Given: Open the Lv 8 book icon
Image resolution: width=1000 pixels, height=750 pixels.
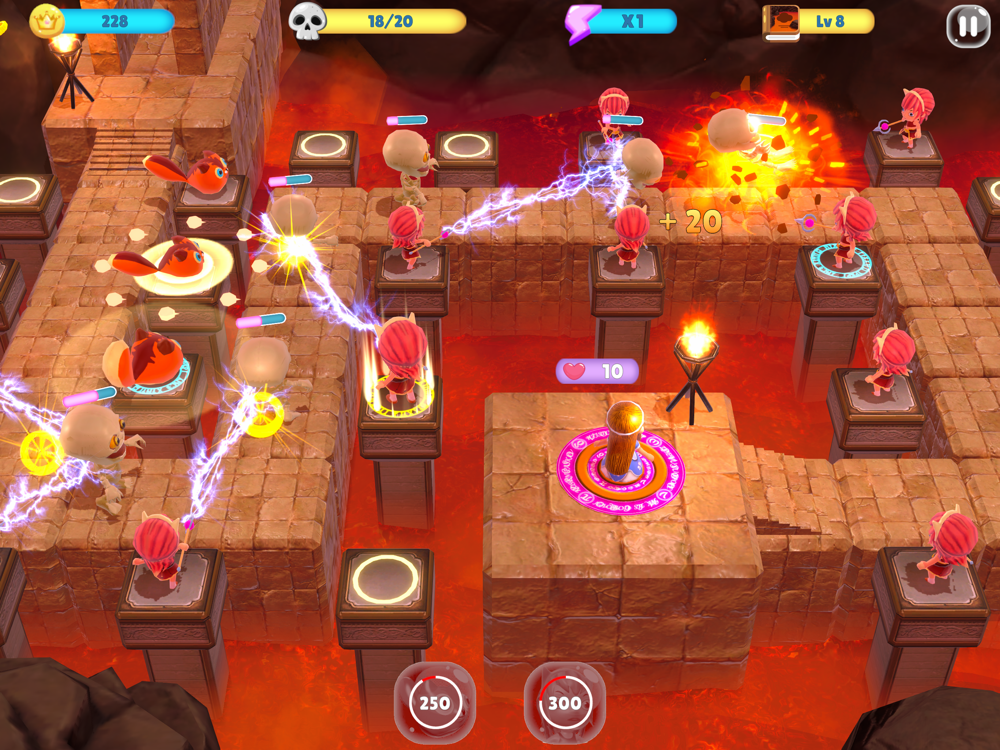Looking at the screenshot, I should 781,21.
